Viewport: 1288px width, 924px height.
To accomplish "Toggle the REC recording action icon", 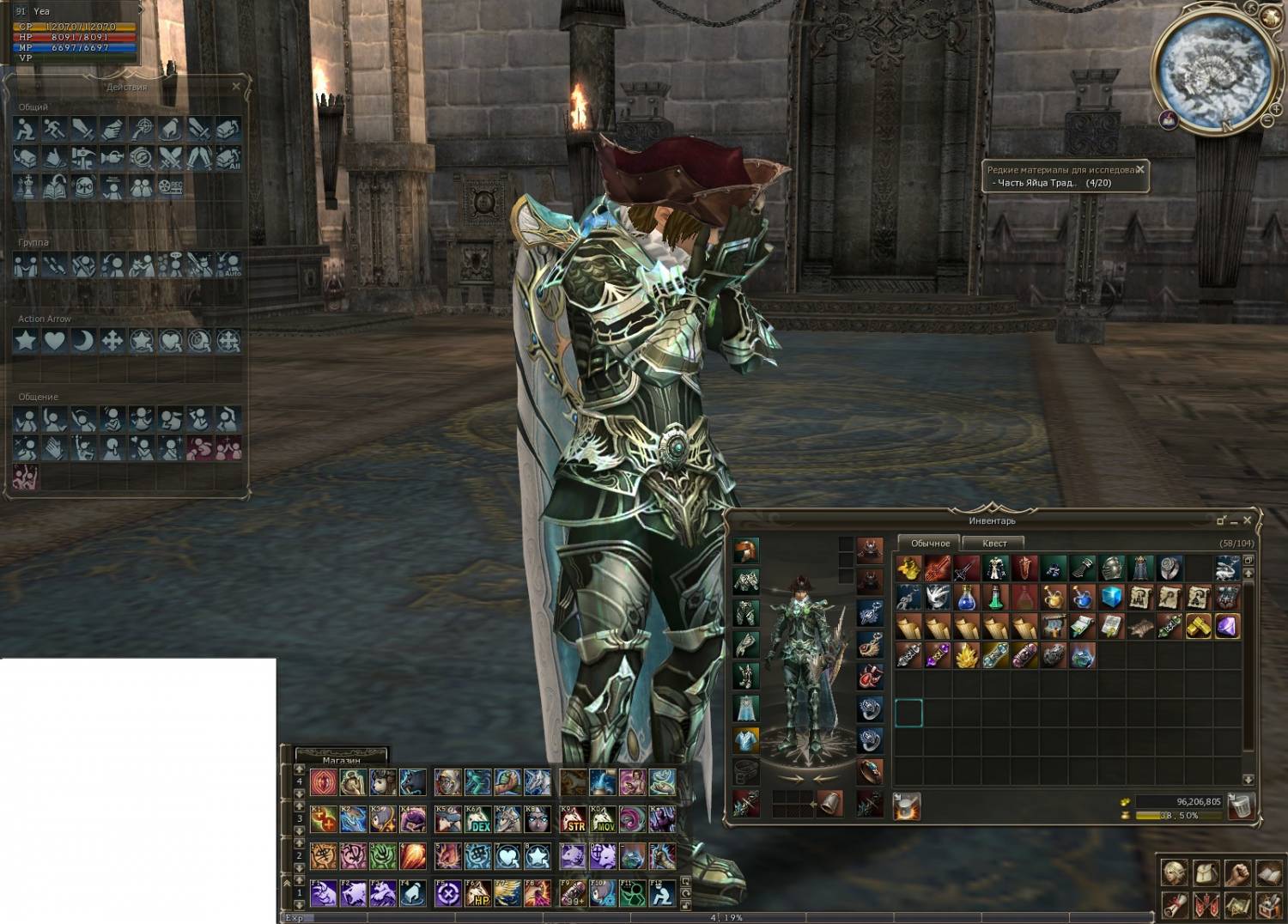I will [x=170, y=186].
